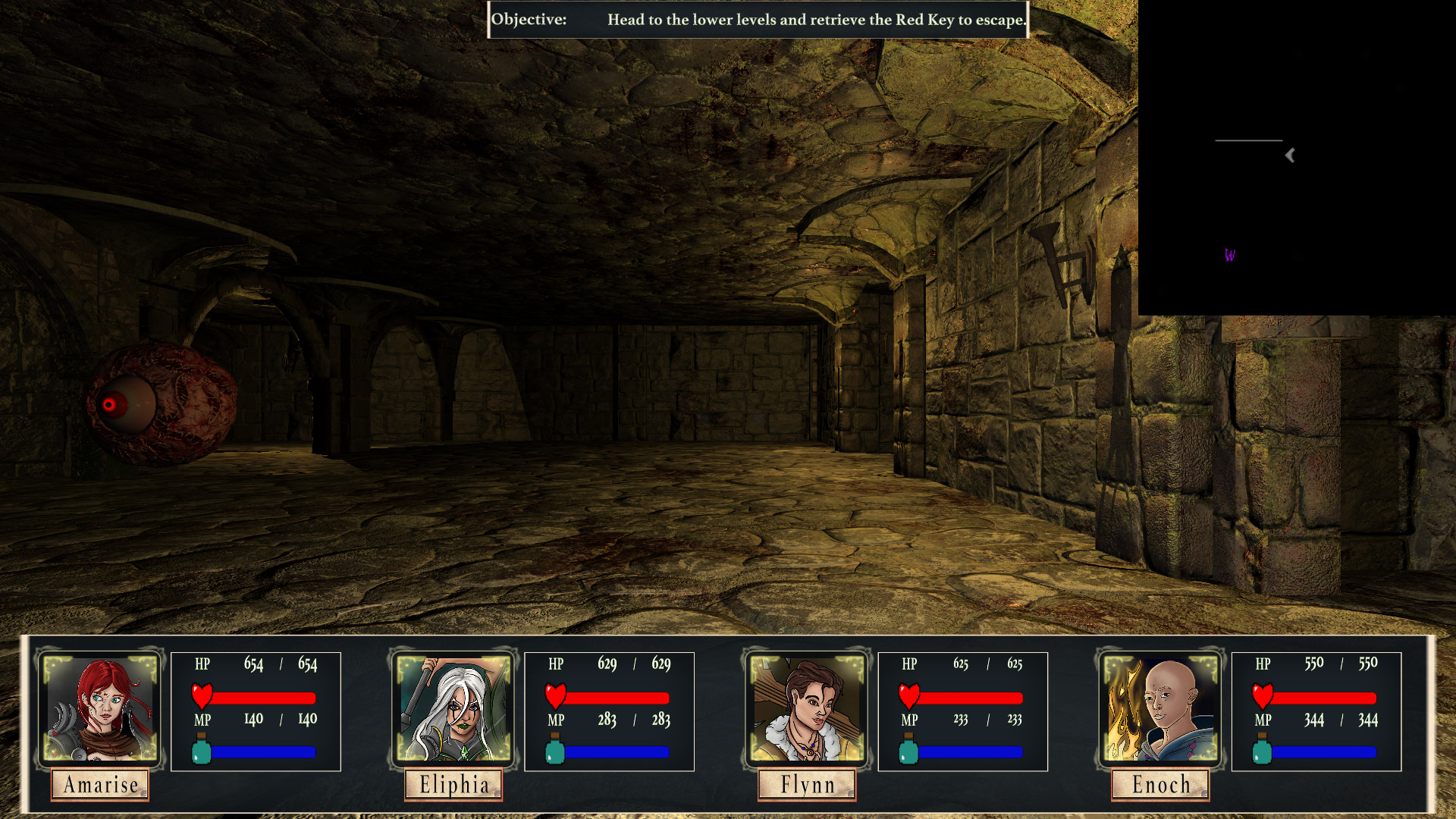Click the Enoch name plate
The width and height of the screenshot is (1456, 819).
pos(1159,785)
